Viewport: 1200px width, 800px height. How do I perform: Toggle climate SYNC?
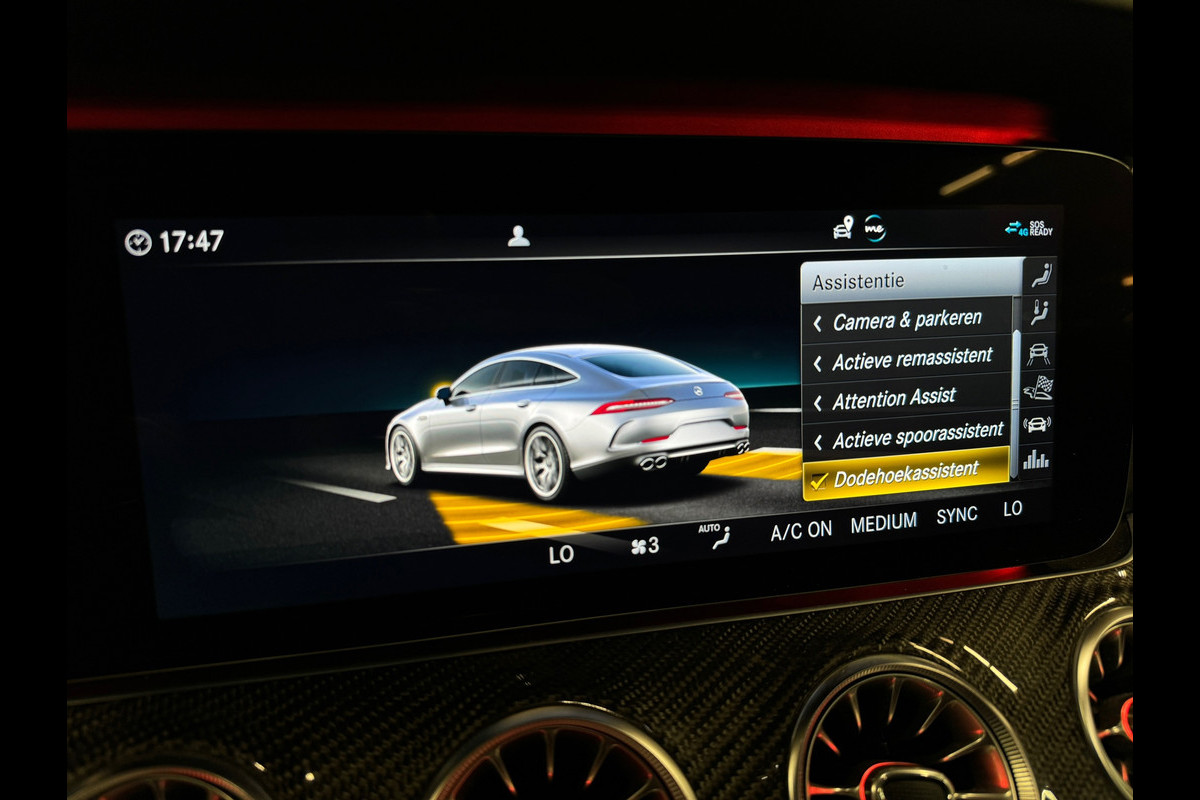click(957, 516)
